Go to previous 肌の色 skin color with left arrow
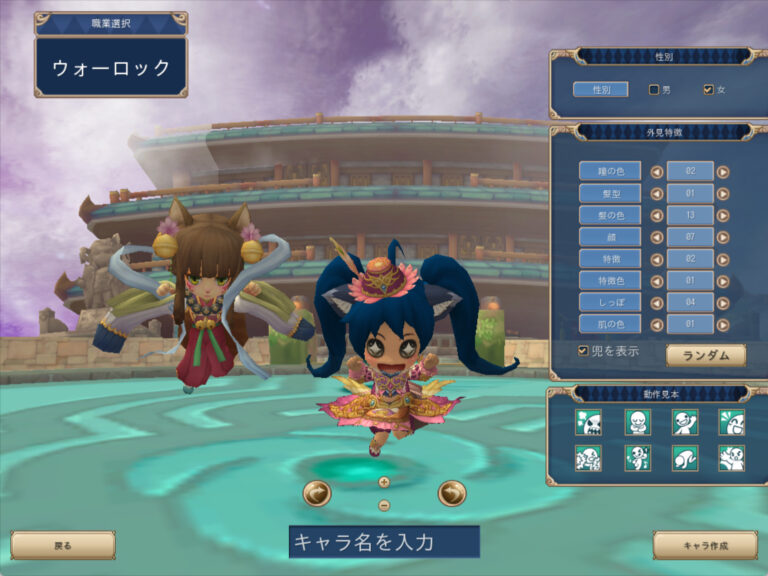The width and height of the screenshot is (768, 576). (657, 324)
